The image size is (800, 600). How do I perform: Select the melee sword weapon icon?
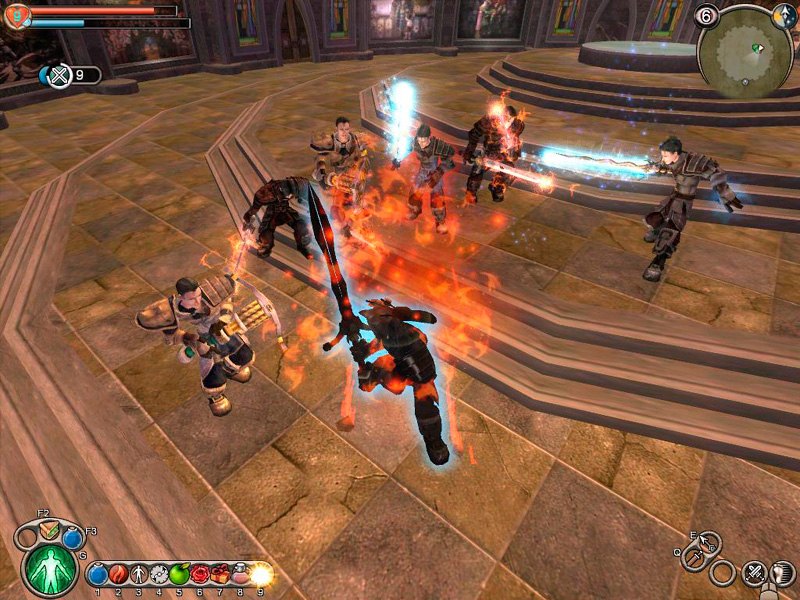coord(693,558)
